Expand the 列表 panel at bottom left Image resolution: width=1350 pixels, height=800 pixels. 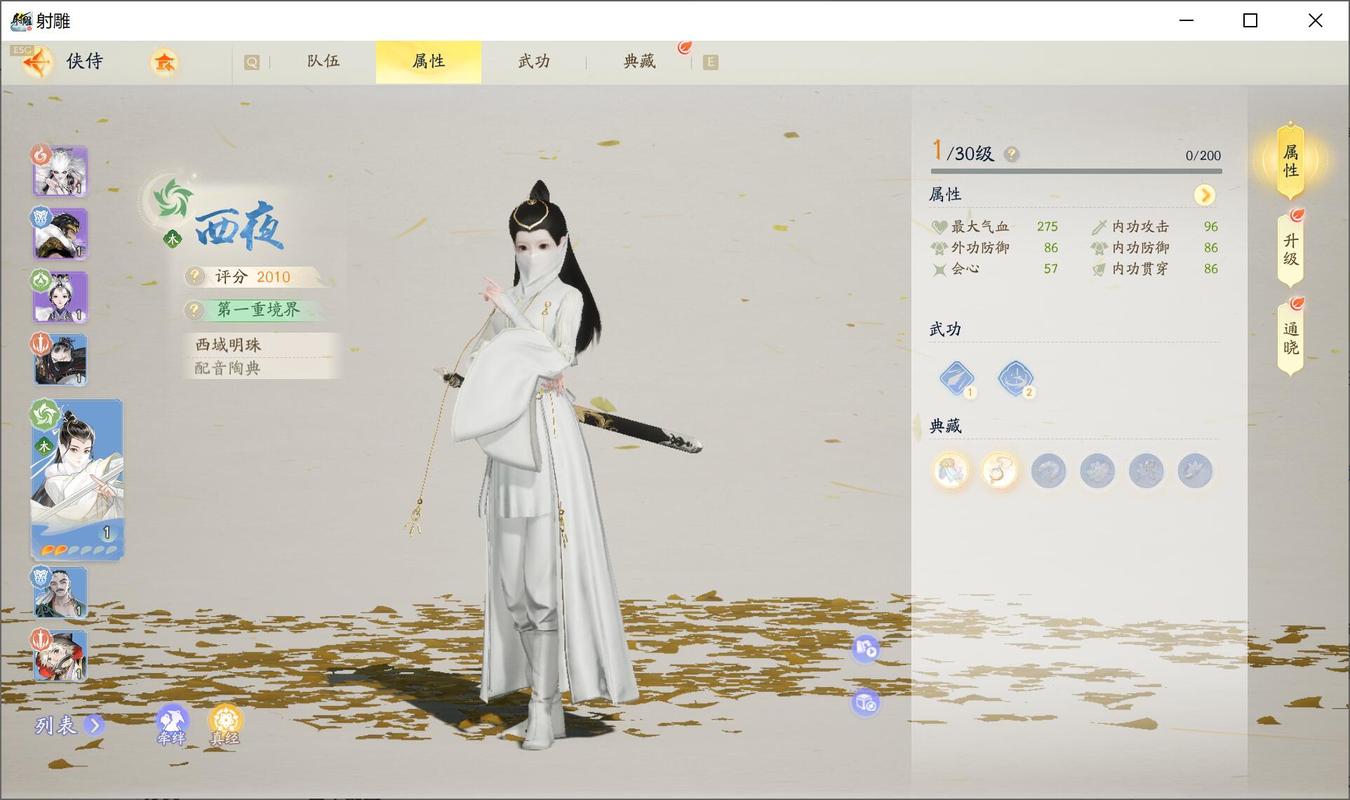(x=65, y=726)
